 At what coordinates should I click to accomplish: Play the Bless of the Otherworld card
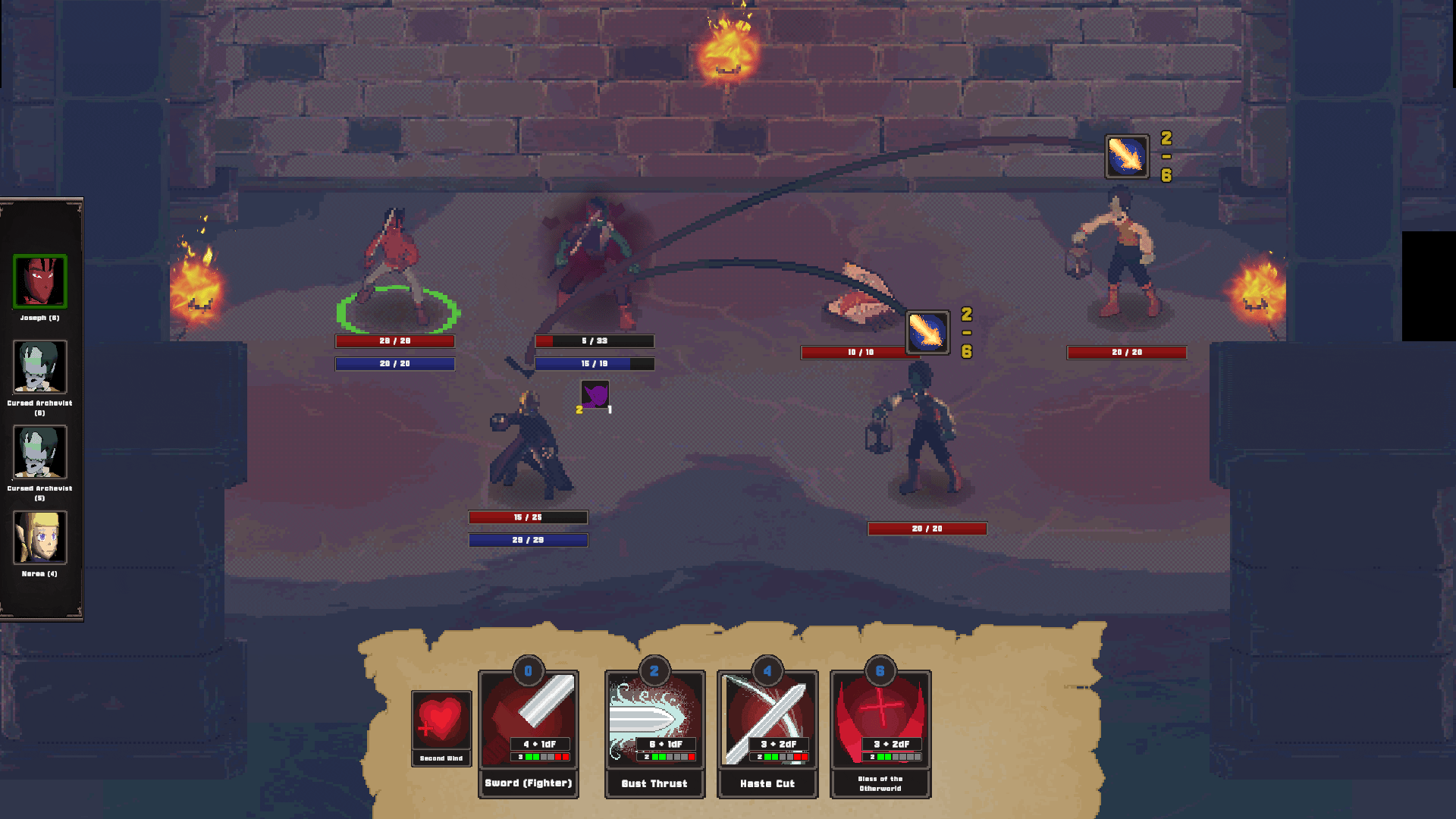click(x=880, y=733)
